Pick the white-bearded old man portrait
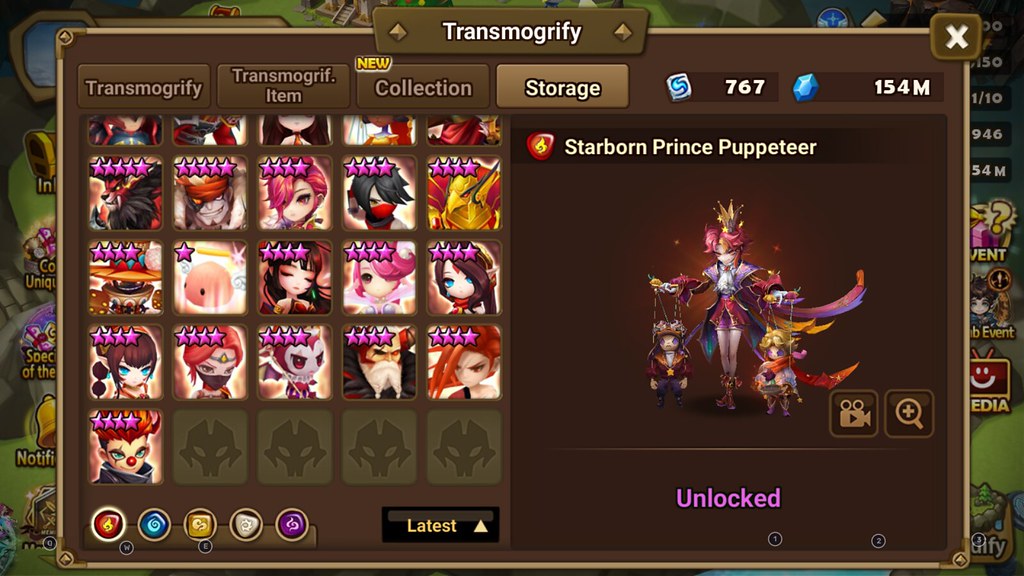 point(380,362)
